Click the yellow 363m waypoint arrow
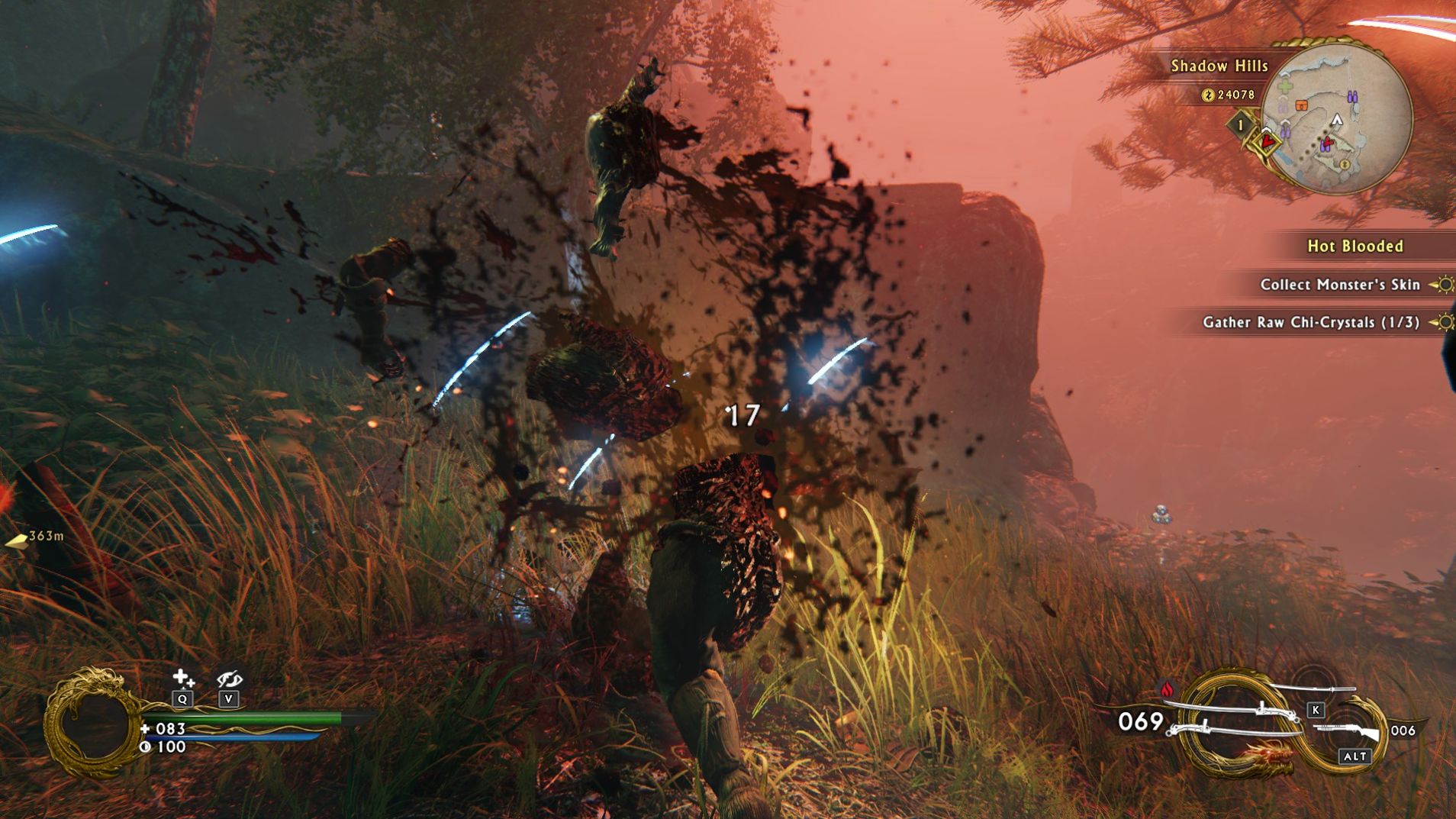The image size is (1456, 819). (x=16, y=540)
